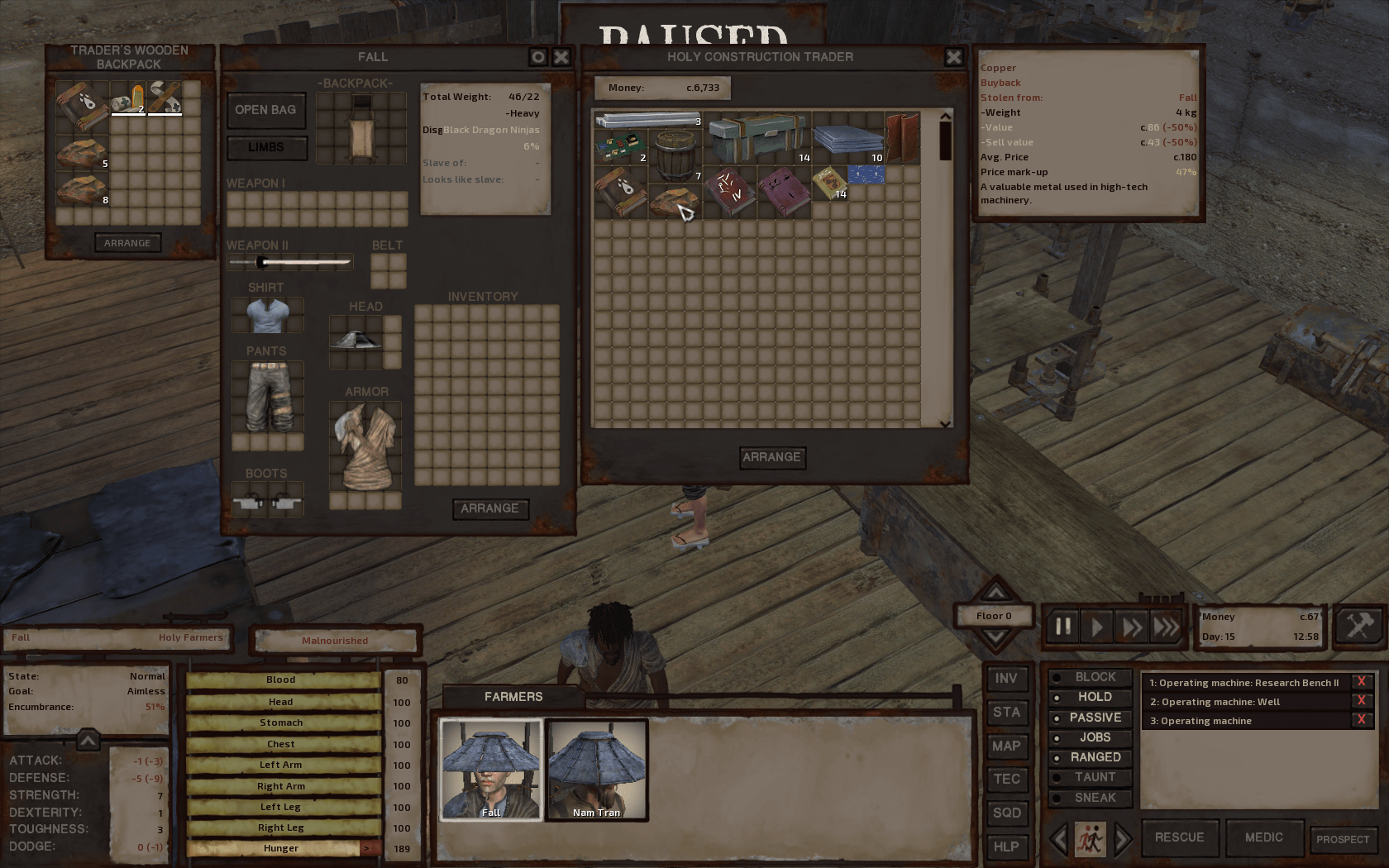
Task: Cancel the Operating machine: Well job
Action: pyautogui.click(x=1362, y=700)
